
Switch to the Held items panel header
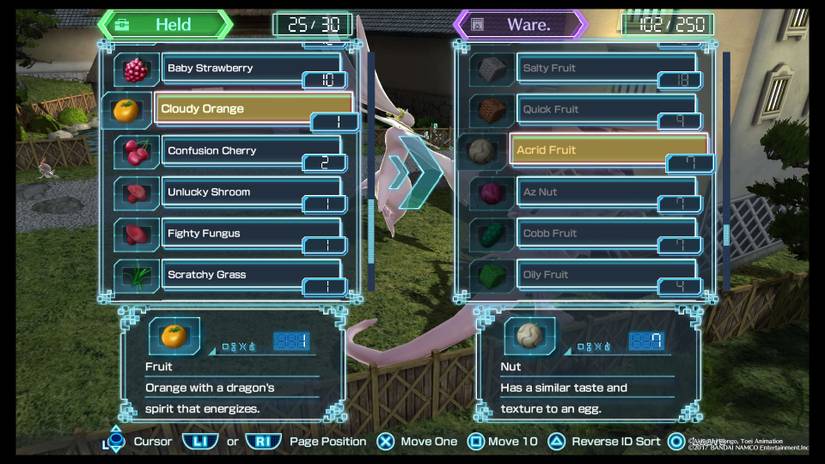click(x=165, y=25)
